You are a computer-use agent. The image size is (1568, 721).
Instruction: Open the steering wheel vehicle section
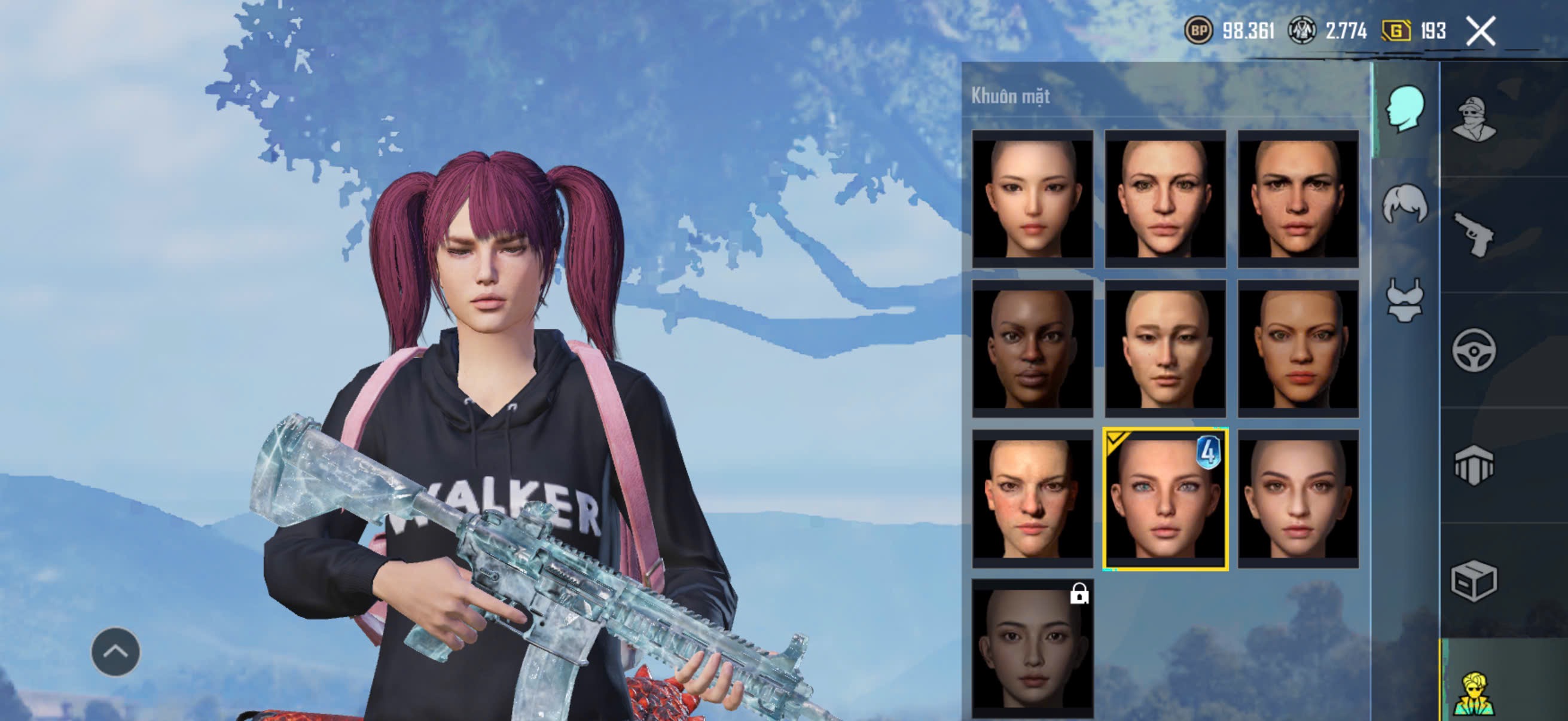coord(1474,350)
